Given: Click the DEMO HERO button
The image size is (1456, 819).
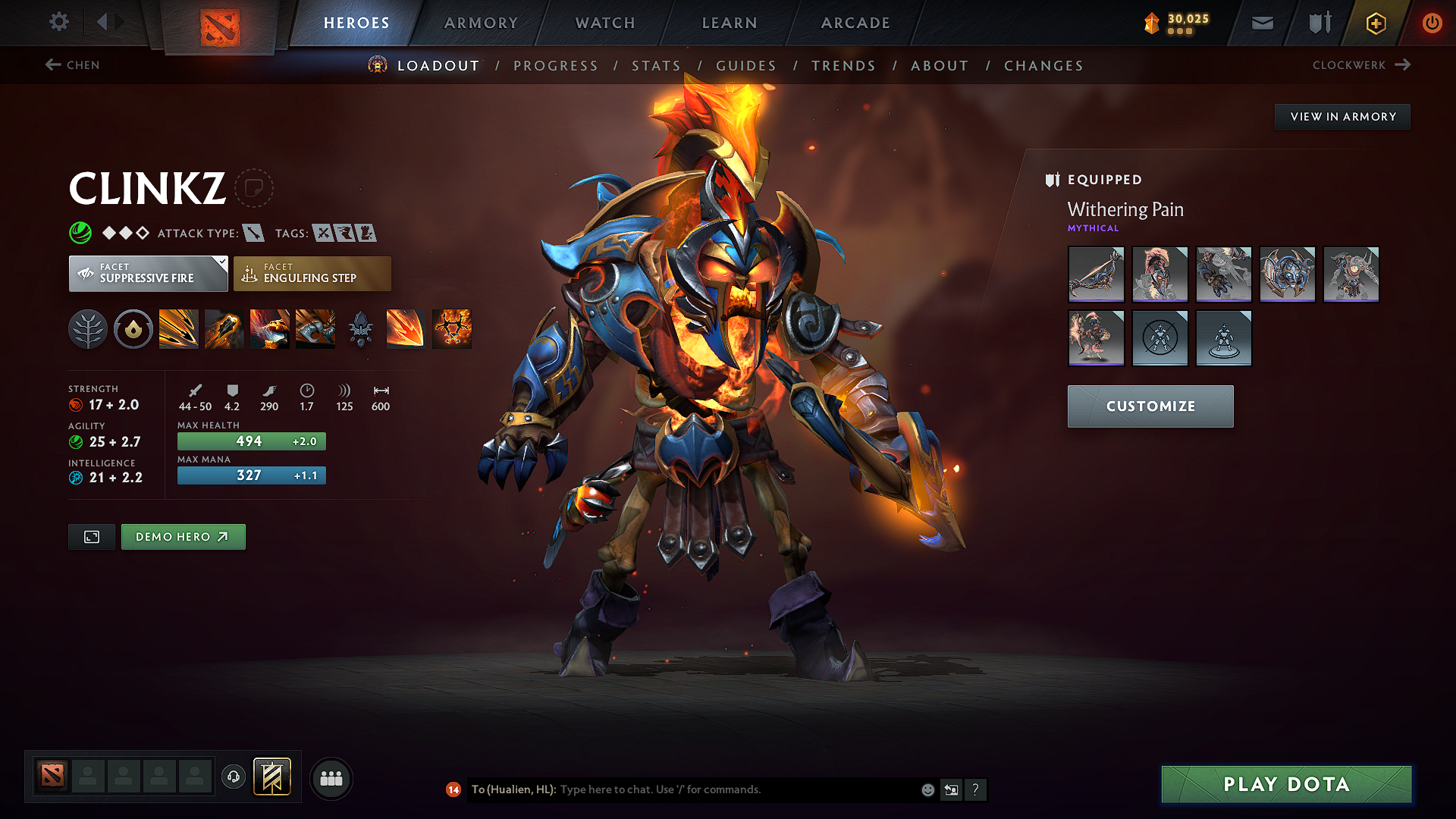Looking at the screenshot, I should (183, 536).
